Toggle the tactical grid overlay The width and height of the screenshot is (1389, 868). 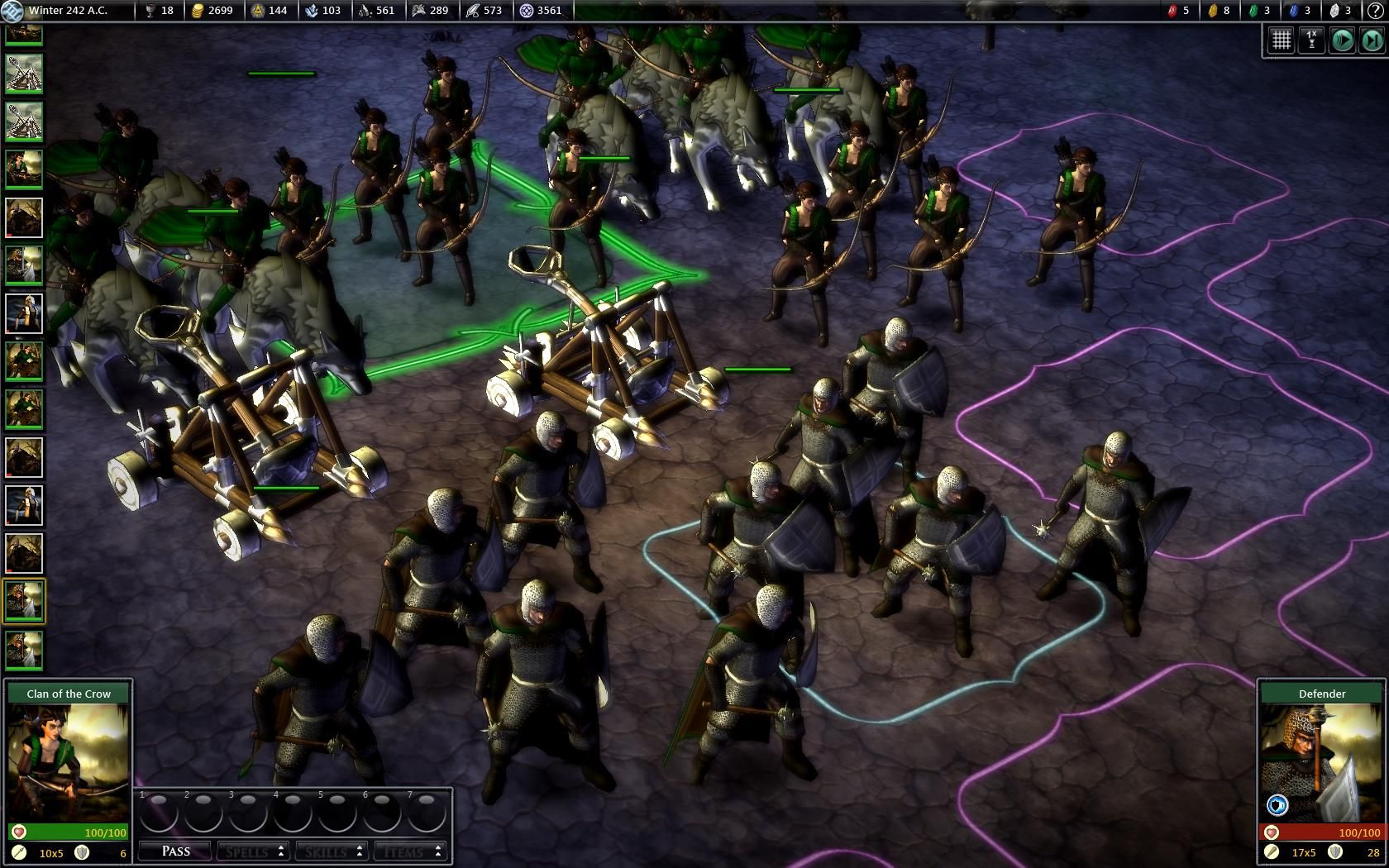pos(1281,40)
